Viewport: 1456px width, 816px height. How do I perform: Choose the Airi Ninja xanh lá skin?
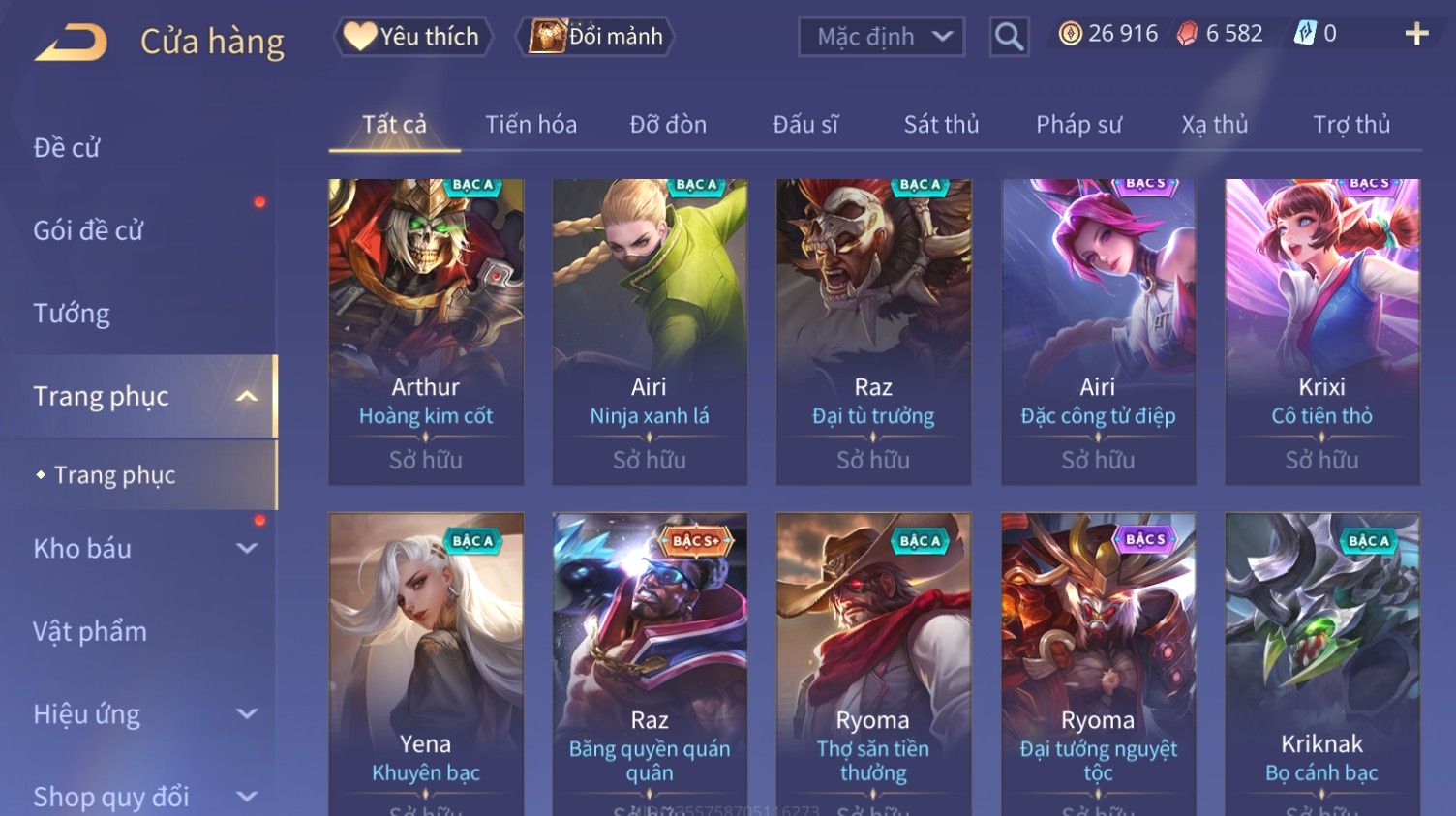[650, 331]
